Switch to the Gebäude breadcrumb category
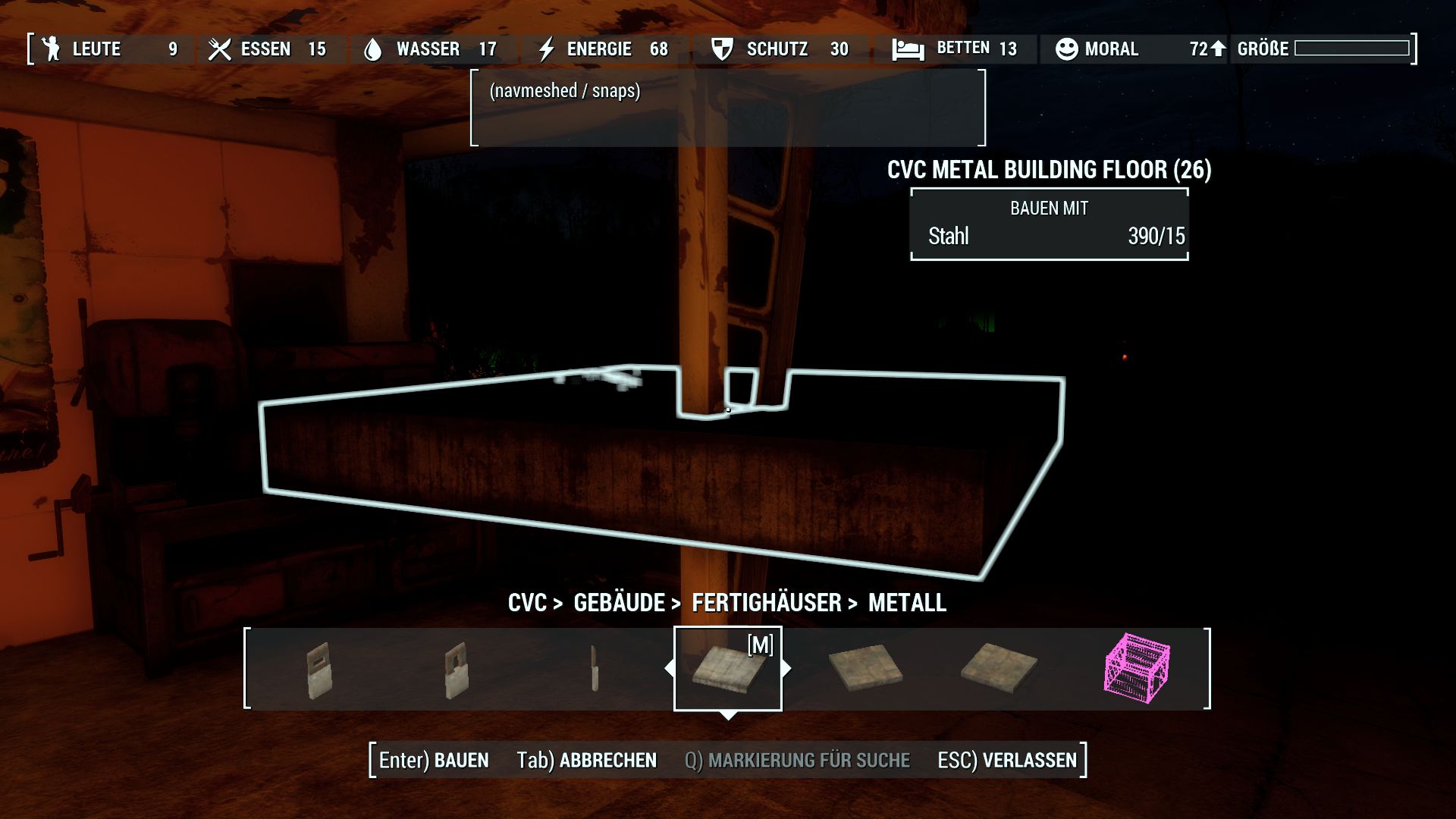 pyautogui.click(x=619, y=604)
